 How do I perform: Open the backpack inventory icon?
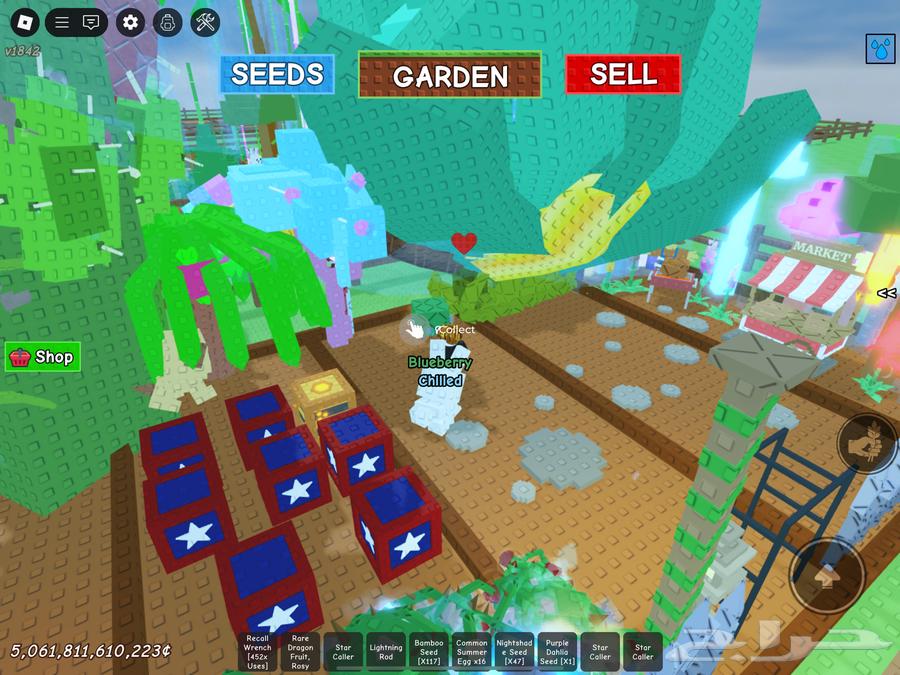(x=168, y=22)
